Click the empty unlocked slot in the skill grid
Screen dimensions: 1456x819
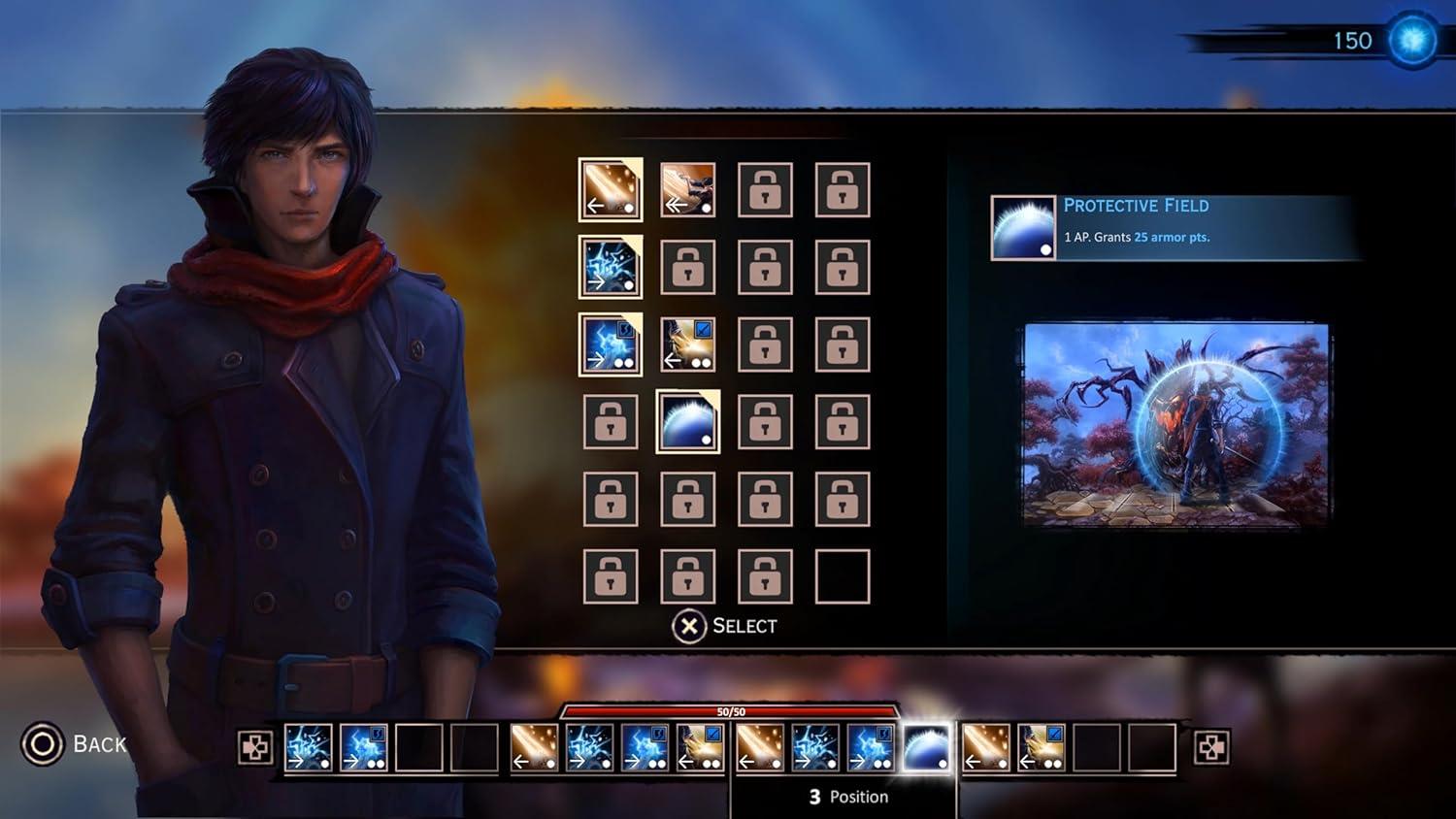843,576
